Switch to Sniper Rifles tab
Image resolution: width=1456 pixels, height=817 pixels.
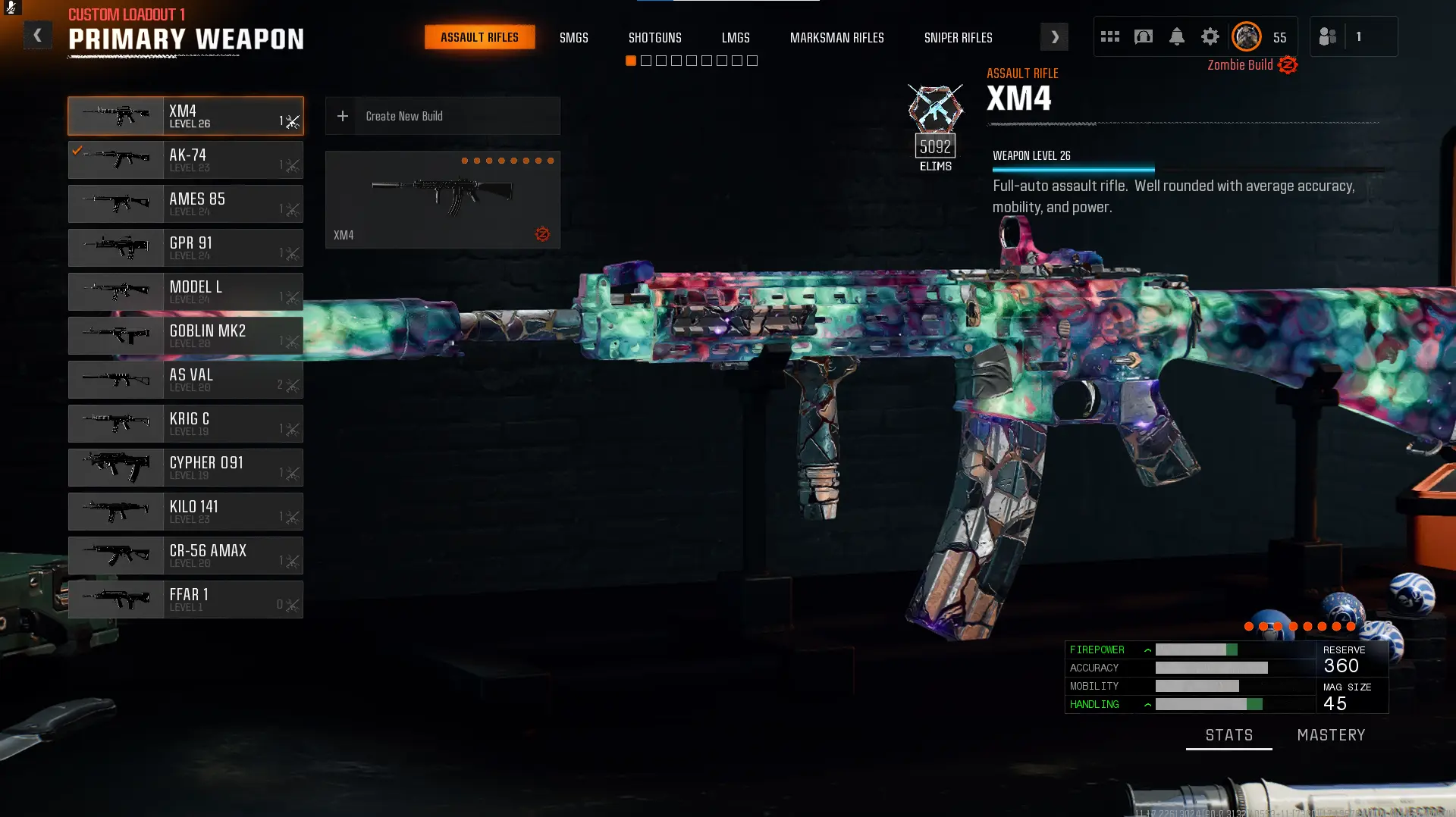coord(958,38)
